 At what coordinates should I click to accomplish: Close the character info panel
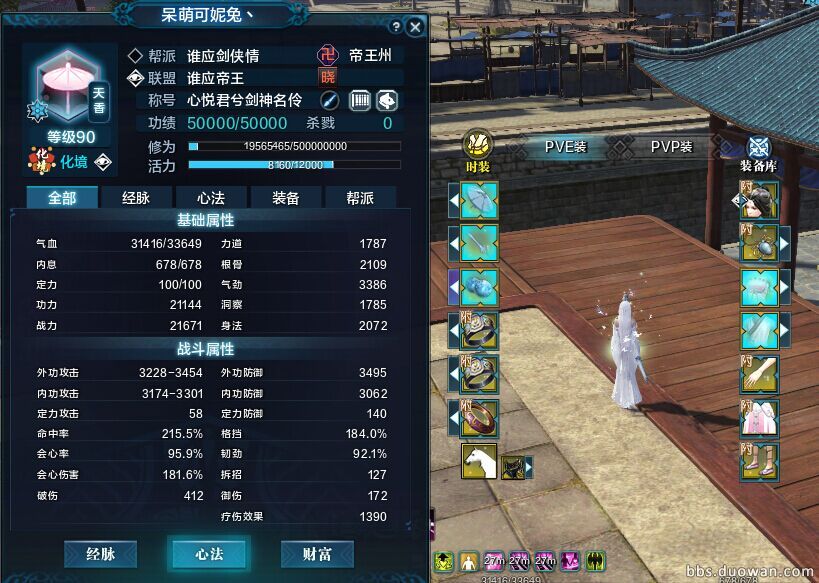415,27
